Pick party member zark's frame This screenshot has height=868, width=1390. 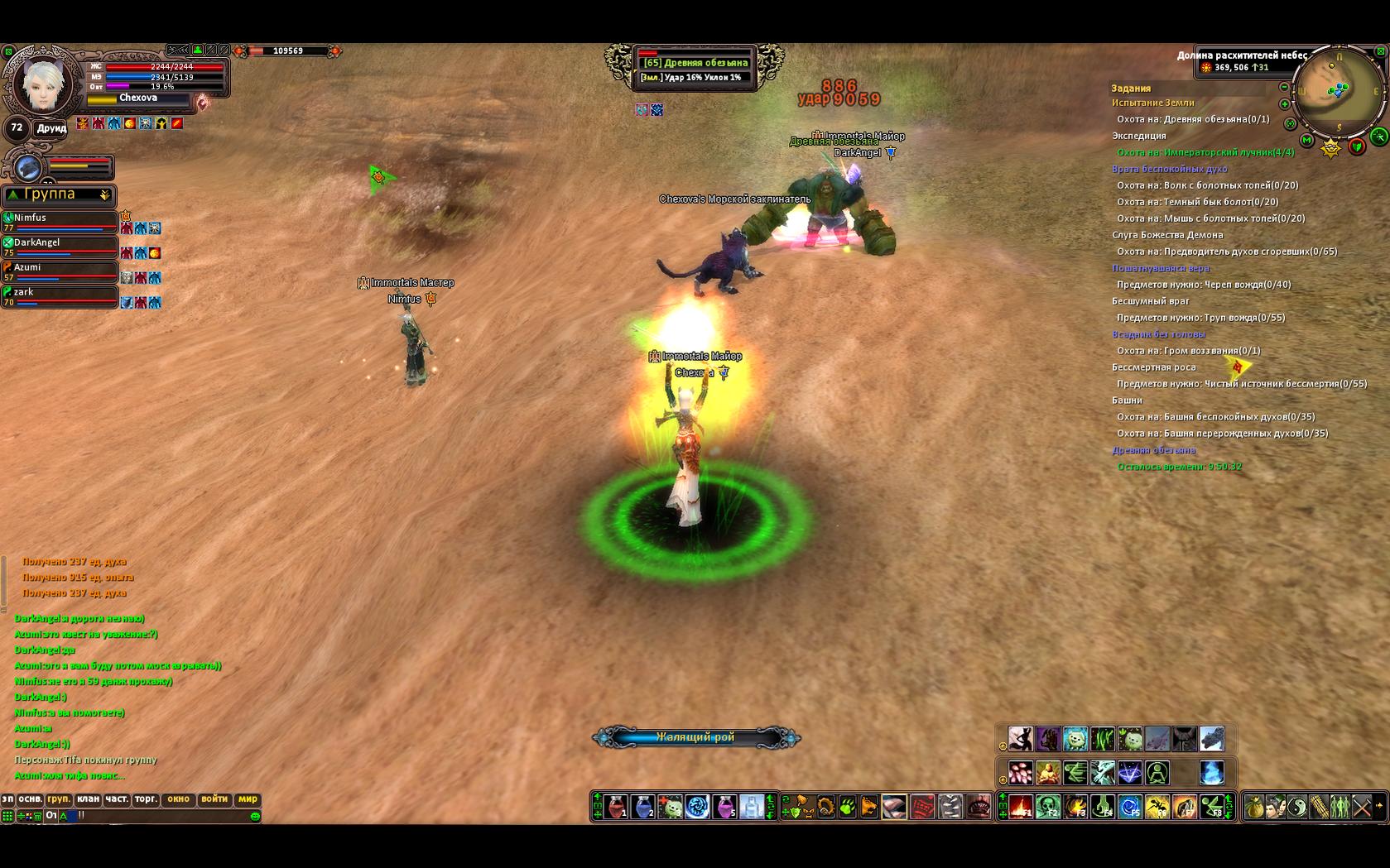[60, 296]
